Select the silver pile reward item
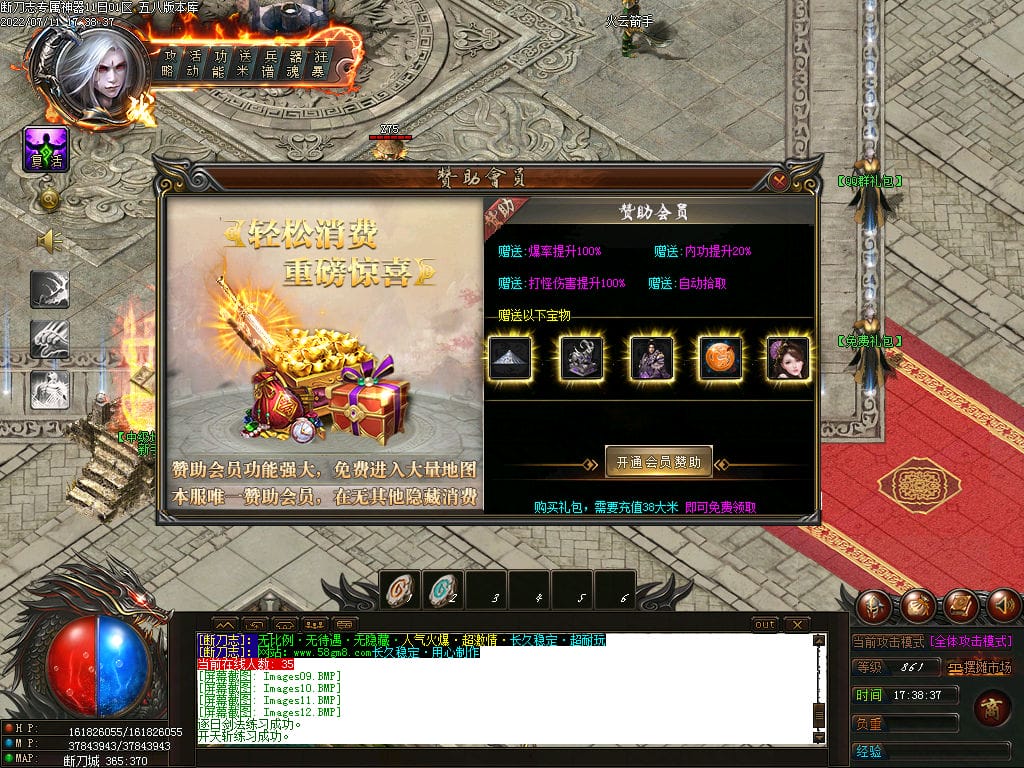Image resolution: width=1024 pixels, height=768 pixels. pyautogui.click(x=511, y=359)
